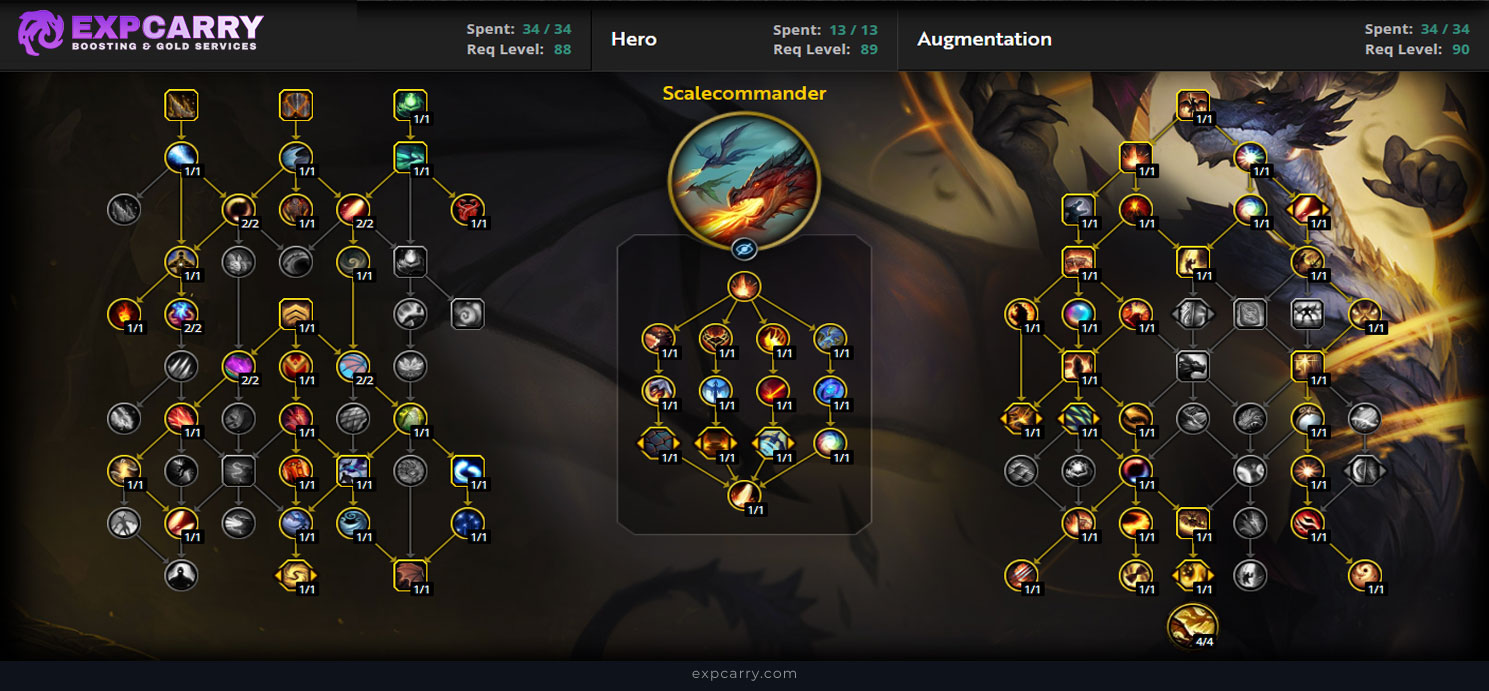The image size is (1489, 691).
Task: Select the Scalecommander dragon portrait
Action: (x=744, y=179)
